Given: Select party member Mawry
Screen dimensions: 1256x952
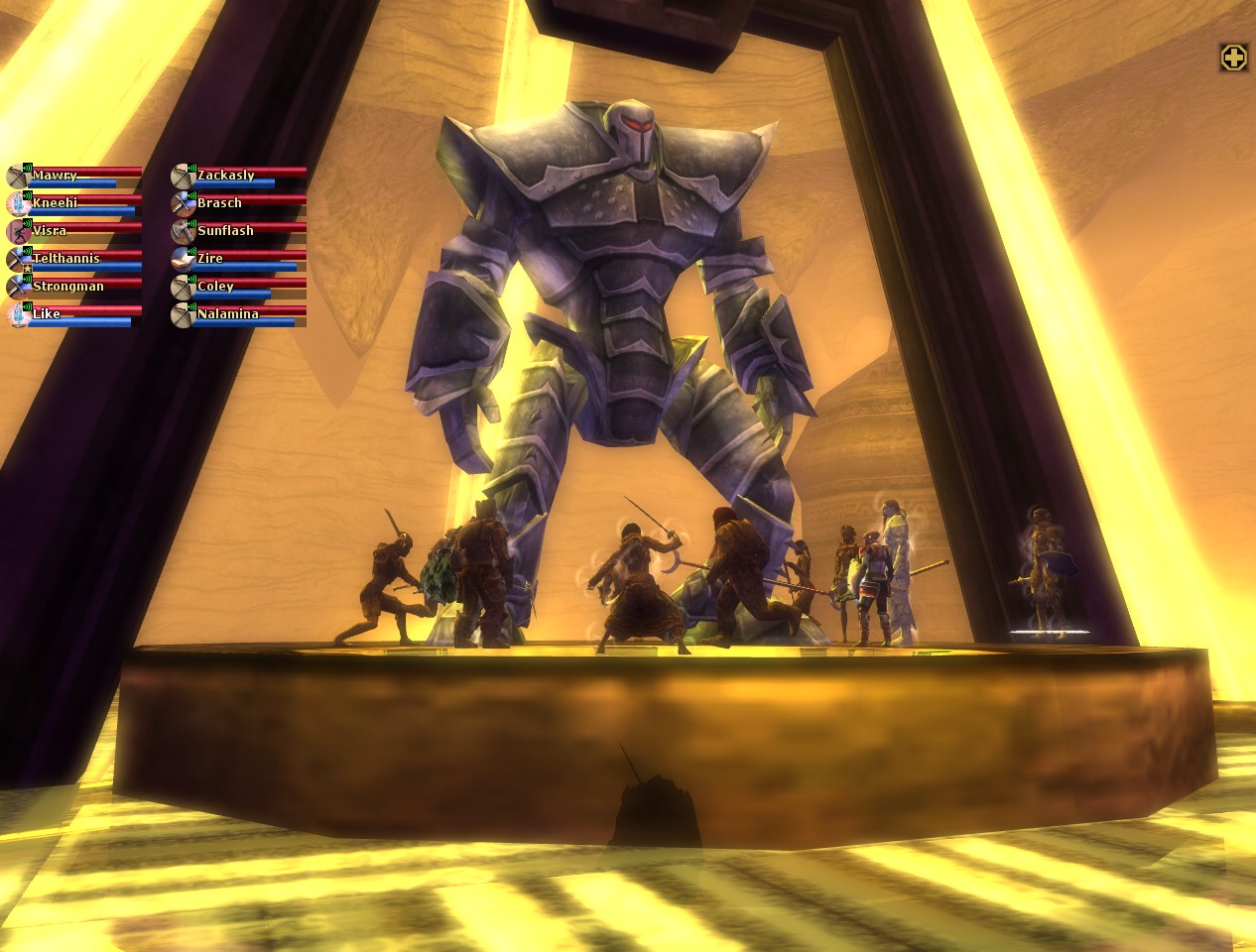Looking at the screenshot, I should point(74,177).
